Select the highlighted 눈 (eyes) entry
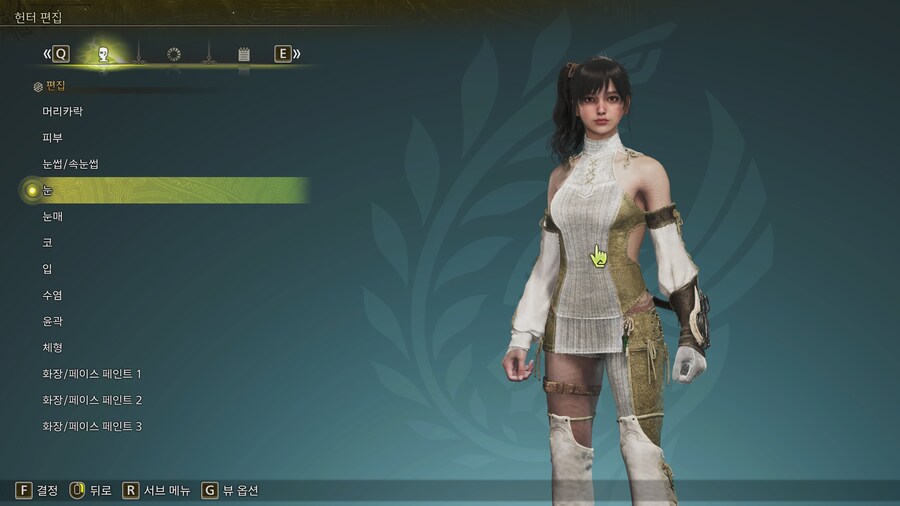Viewport: 900px width, 506px height. click(48, 190)
